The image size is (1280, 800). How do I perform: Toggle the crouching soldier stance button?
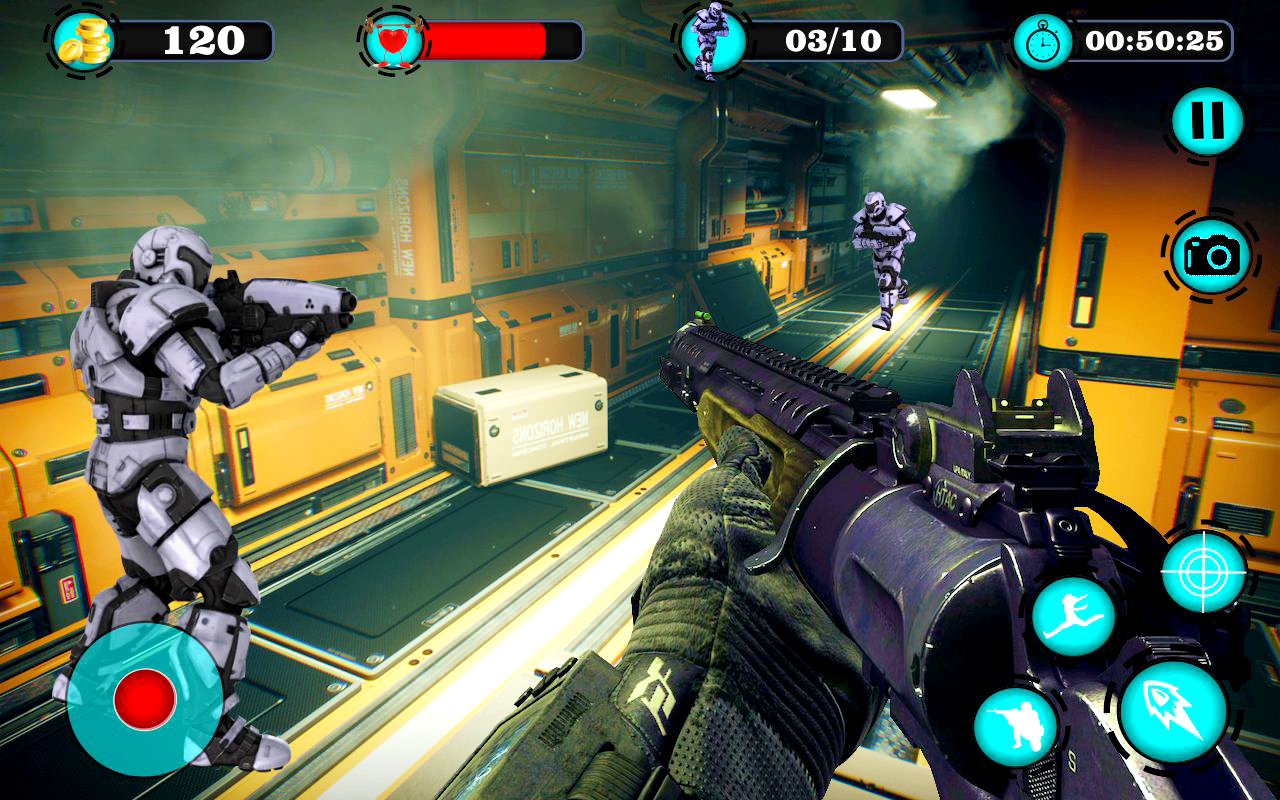[x=1016, y=727]
